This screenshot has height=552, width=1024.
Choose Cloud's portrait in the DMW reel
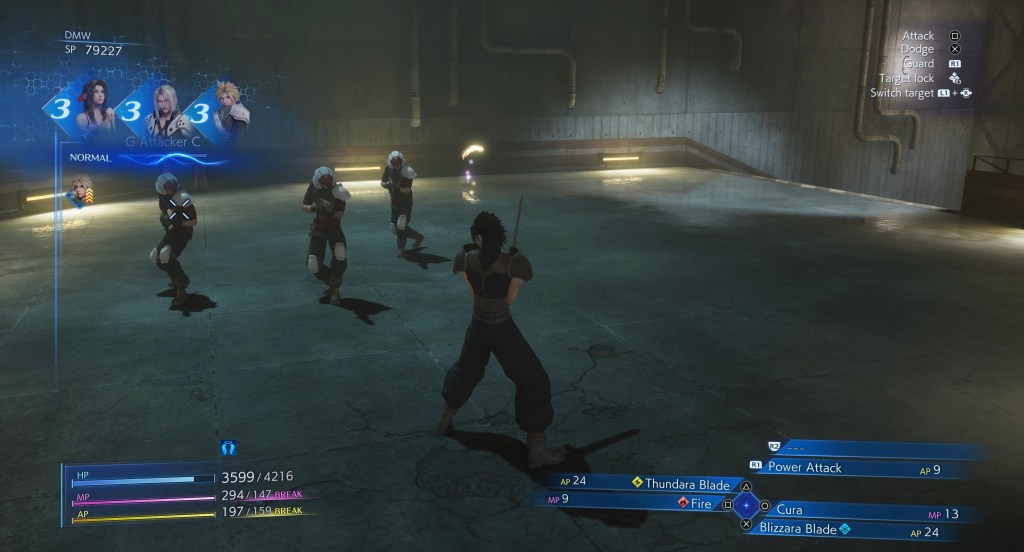[x=228, y=110]
